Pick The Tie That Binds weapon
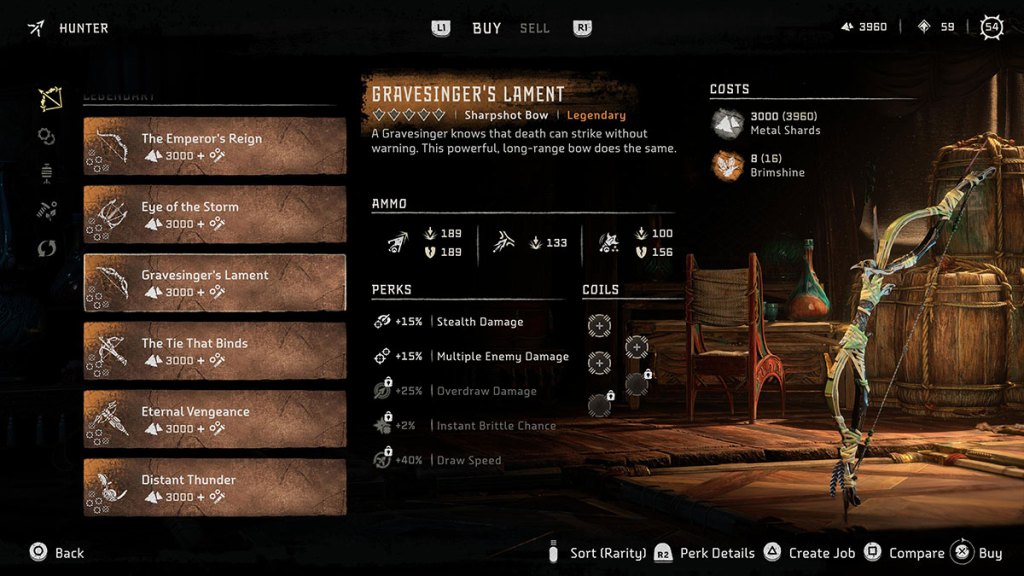Image resolution: width=1024 pixels, height=576 pixels. [214, 351]
